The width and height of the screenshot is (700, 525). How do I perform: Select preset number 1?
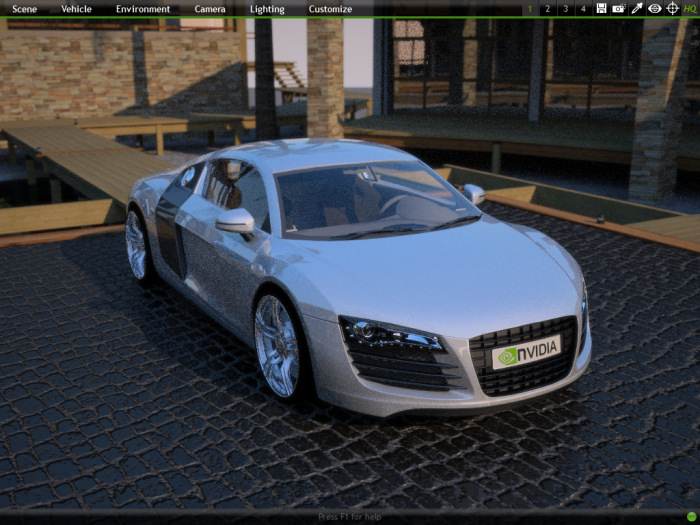tap(530, 9)
